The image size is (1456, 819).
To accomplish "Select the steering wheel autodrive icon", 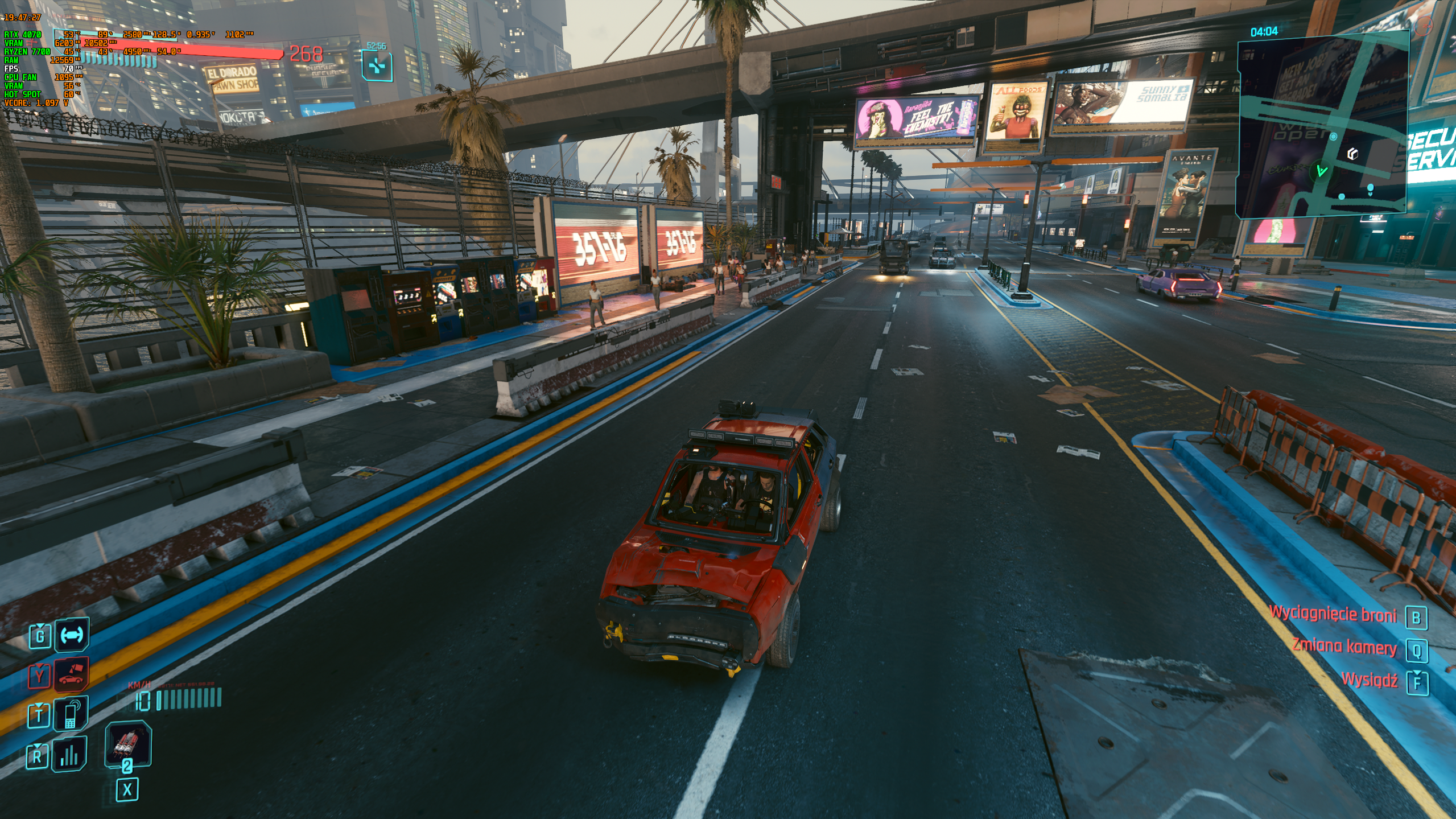I will [x=72, y=634].
